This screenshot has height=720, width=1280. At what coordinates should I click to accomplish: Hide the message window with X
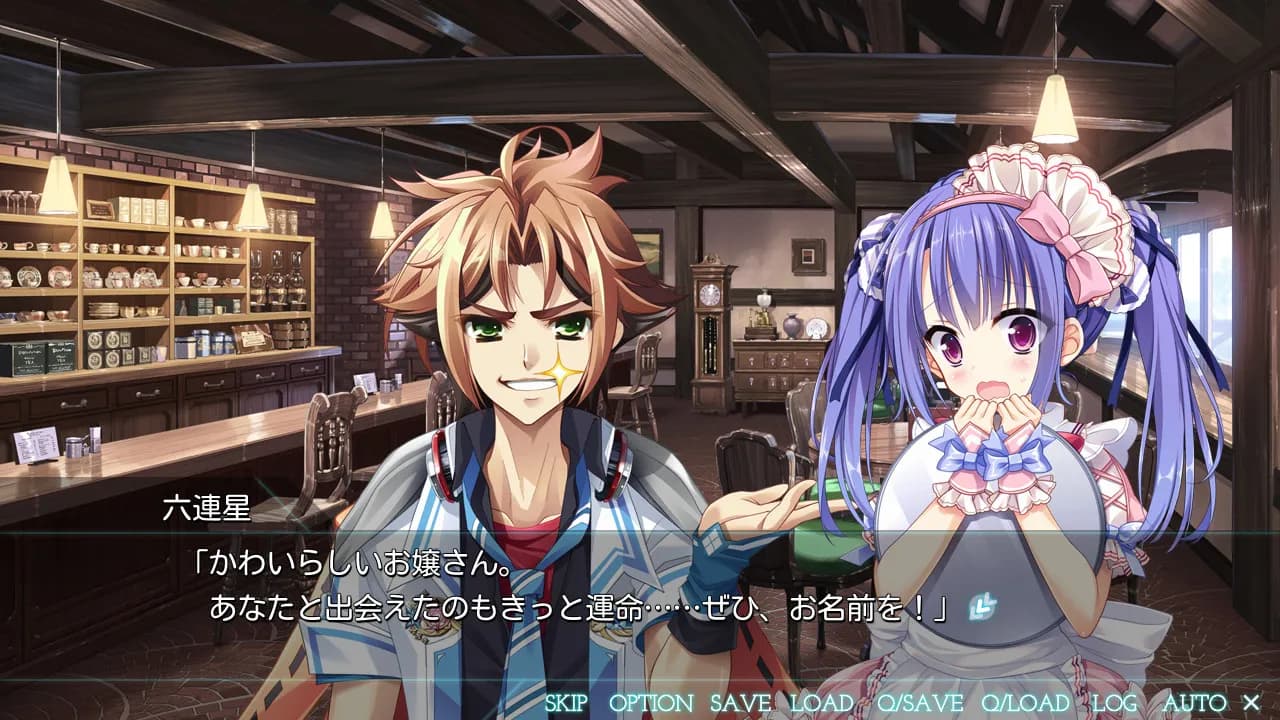[1250, 703]
